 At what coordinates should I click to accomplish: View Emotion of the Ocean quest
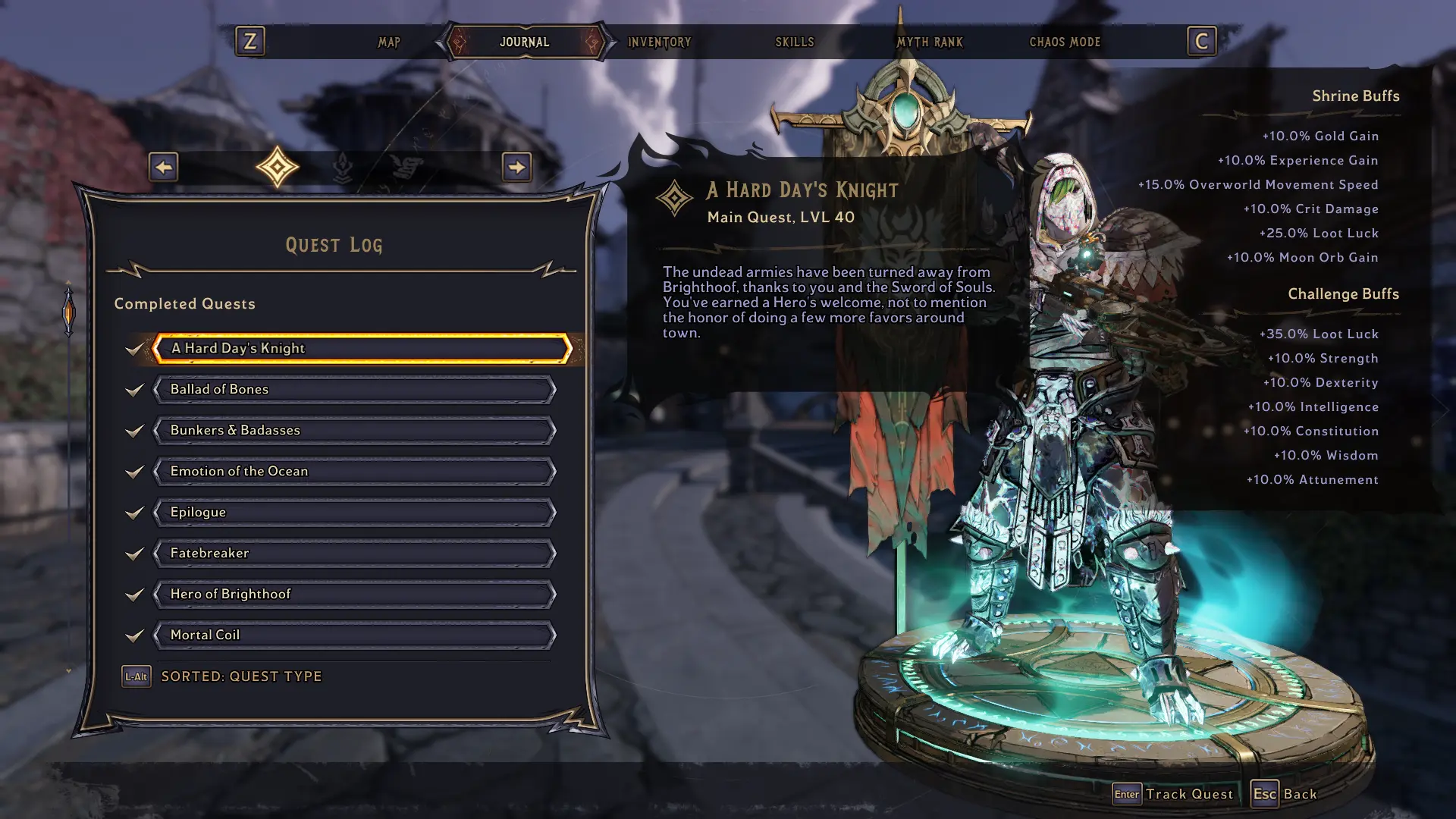pos(355,471)
